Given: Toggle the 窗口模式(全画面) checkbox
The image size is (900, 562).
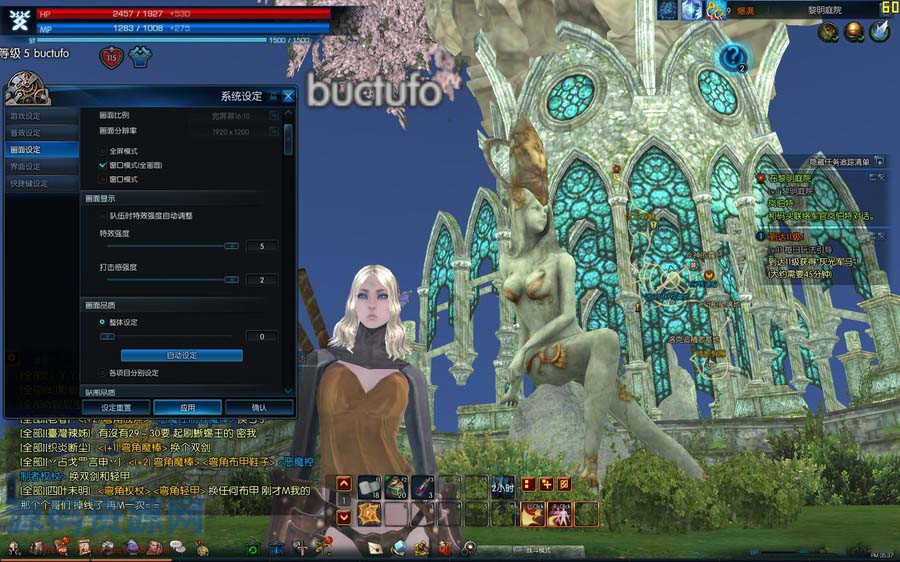Looking at the screenshot, I should [x=103, y=164].
